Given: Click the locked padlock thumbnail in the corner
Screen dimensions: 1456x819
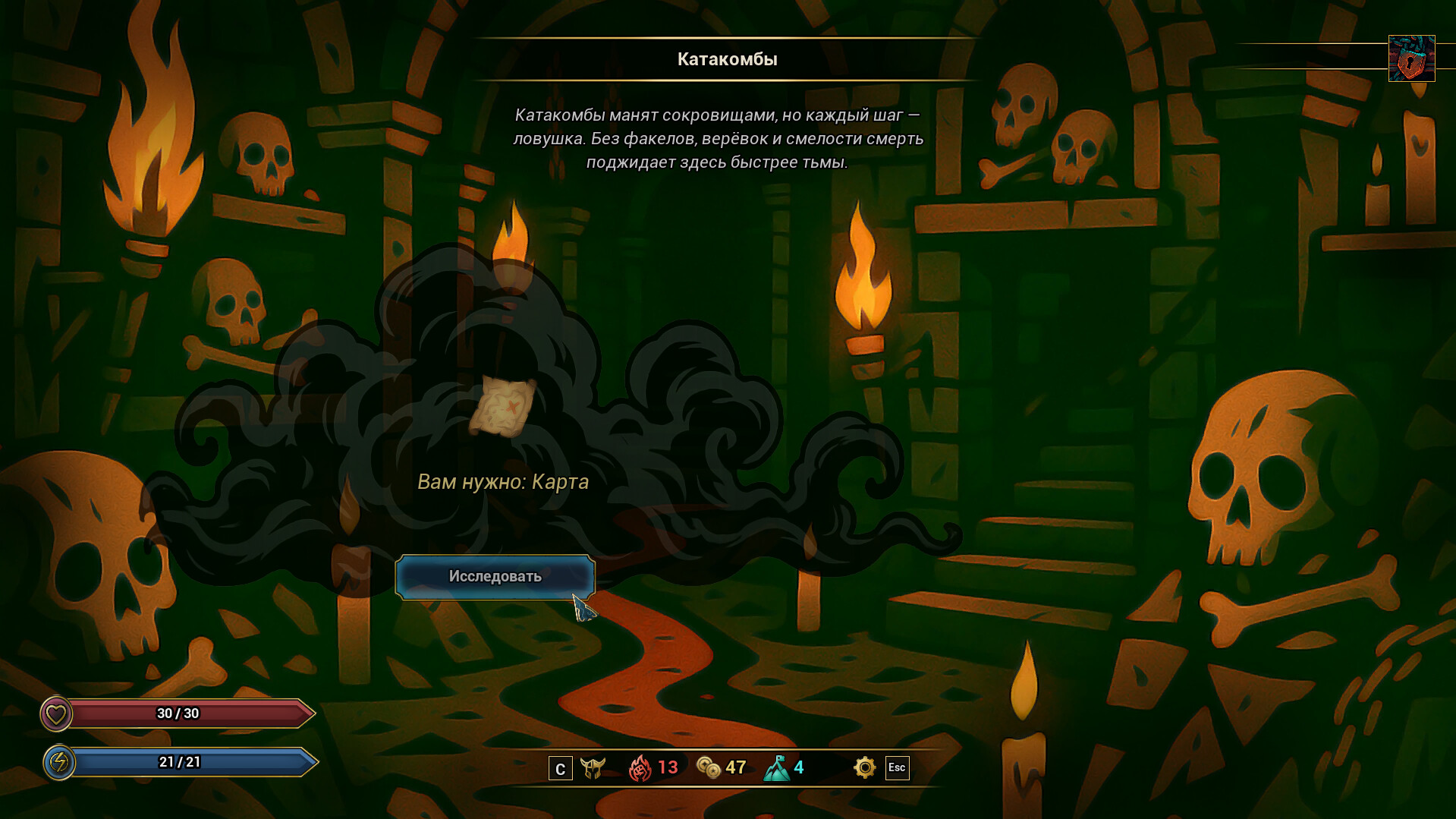Looking at the screenshot, I should click(x=1411, y=57).
